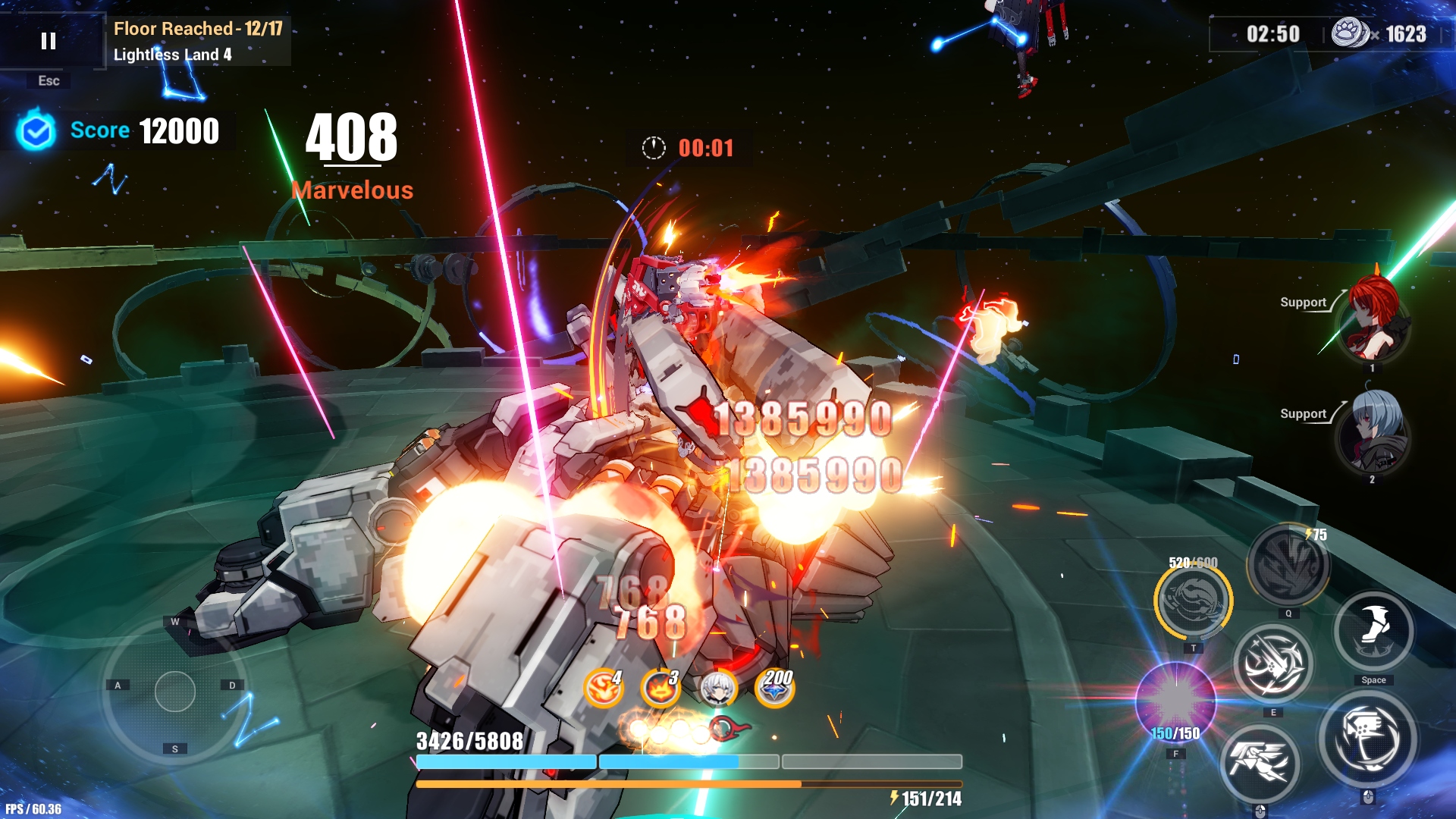The width and height of the screenshot is (1456, 819).
Task: Activate the ultimate skill costing 75 energy
Action: pos(1288,565)
